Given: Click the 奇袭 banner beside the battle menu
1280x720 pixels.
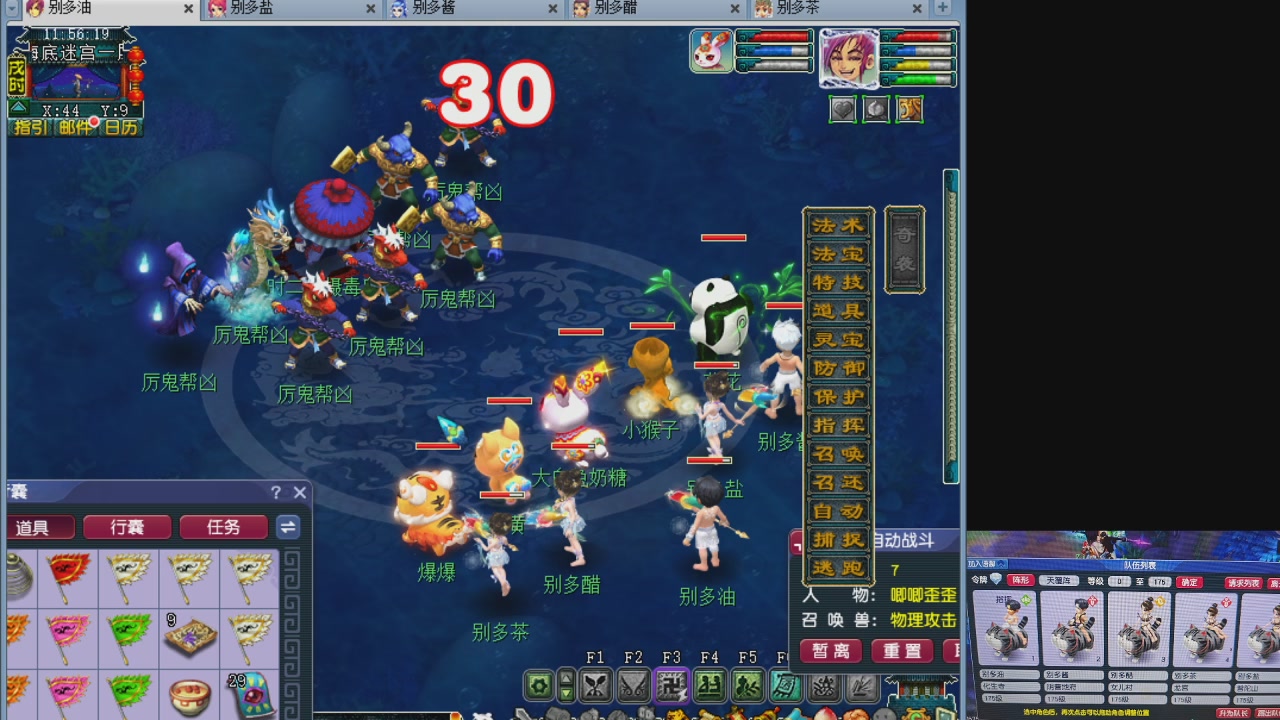Looking at the screenshot, I should coord(904,248).
